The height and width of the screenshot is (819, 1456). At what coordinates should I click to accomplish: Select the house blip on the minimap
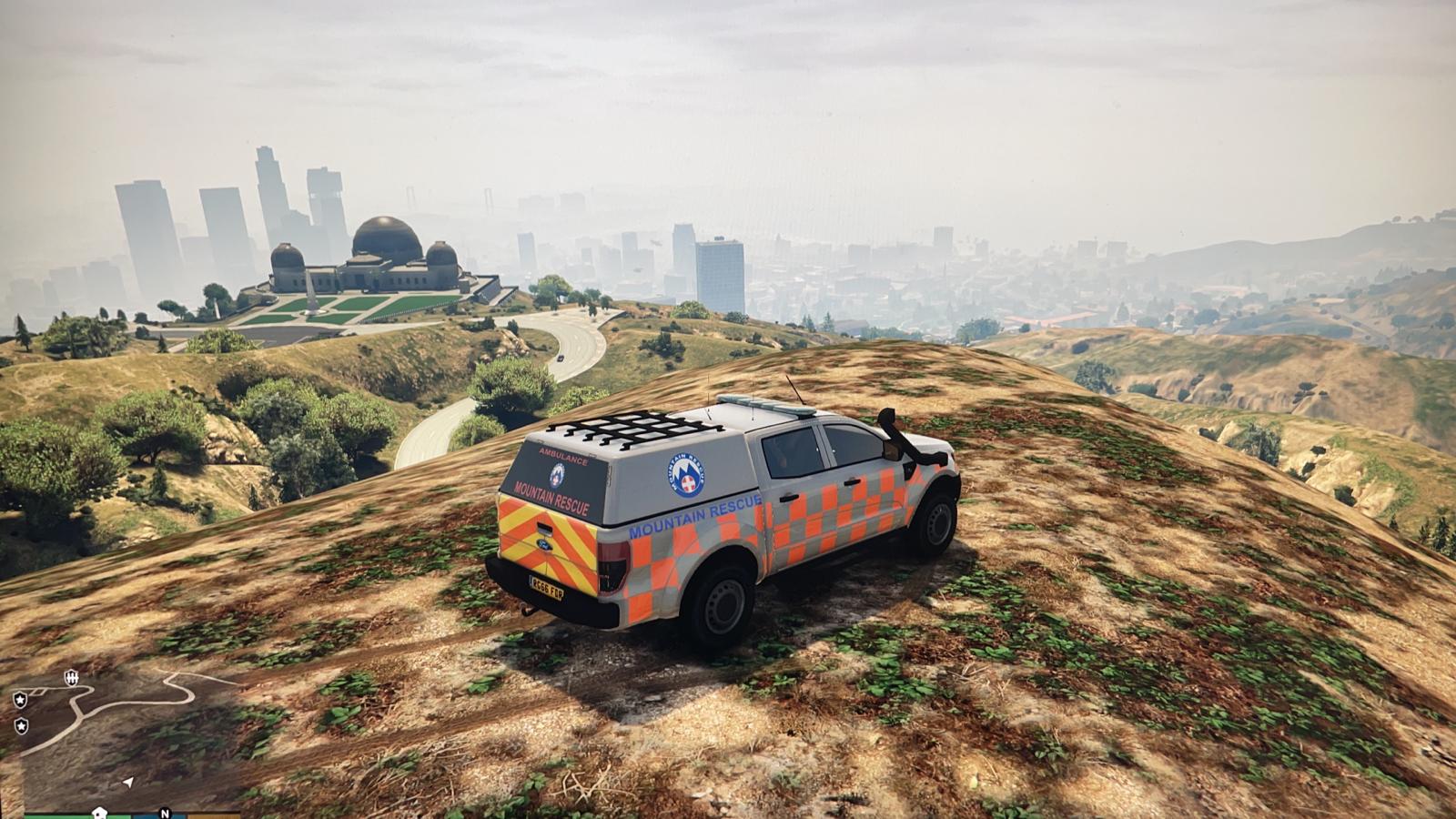click(x=99, y=812)
